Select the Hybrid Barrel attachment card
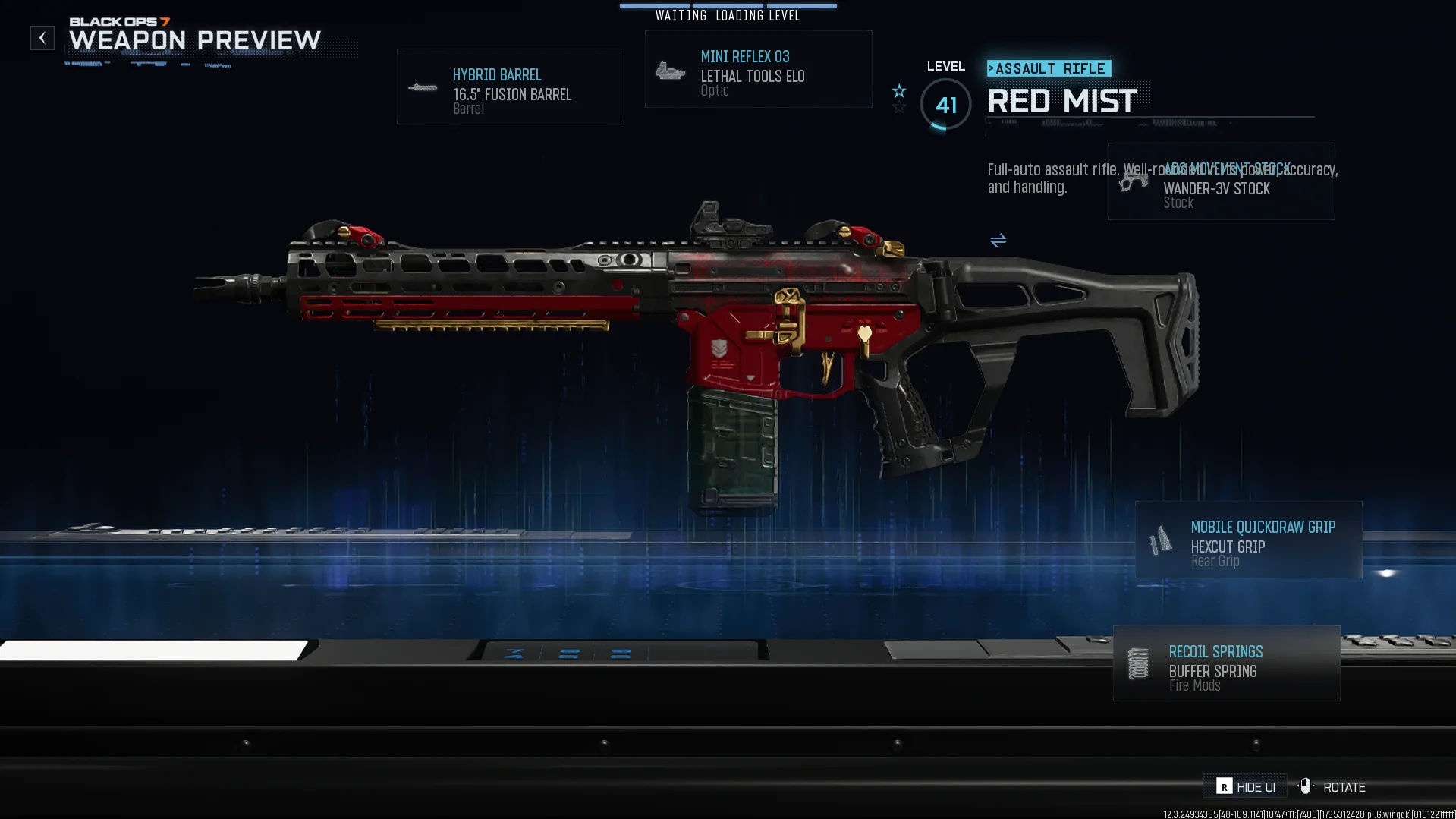Viewport: 1456px width, 819px height. pyautogui.click(x=510, y=87)
